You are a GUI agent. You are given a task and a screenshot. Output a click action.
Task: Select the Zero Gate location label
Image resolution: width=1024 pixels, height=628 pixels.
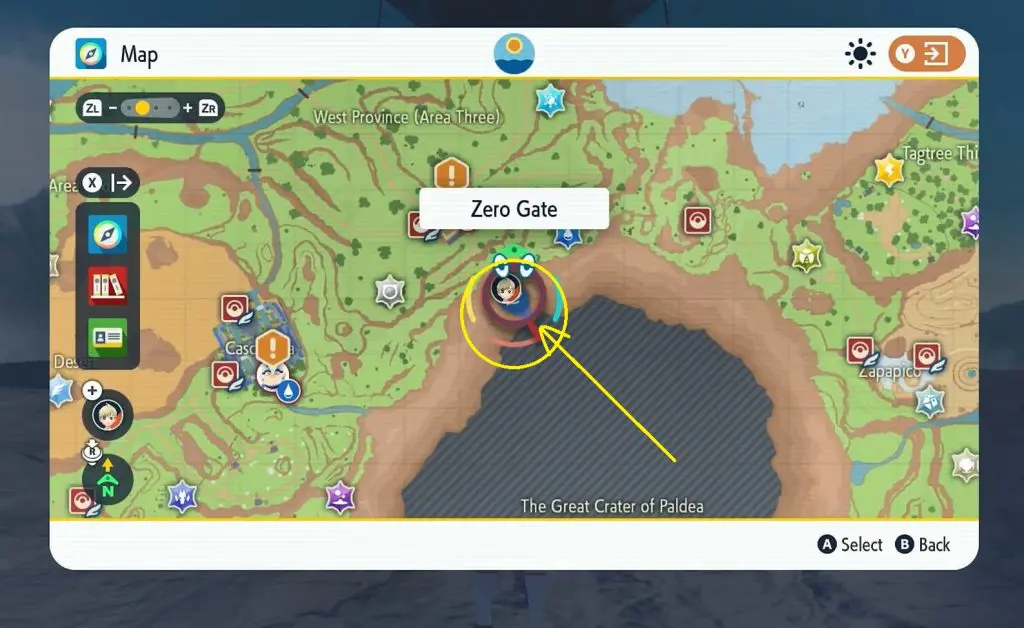click(514, 209)
